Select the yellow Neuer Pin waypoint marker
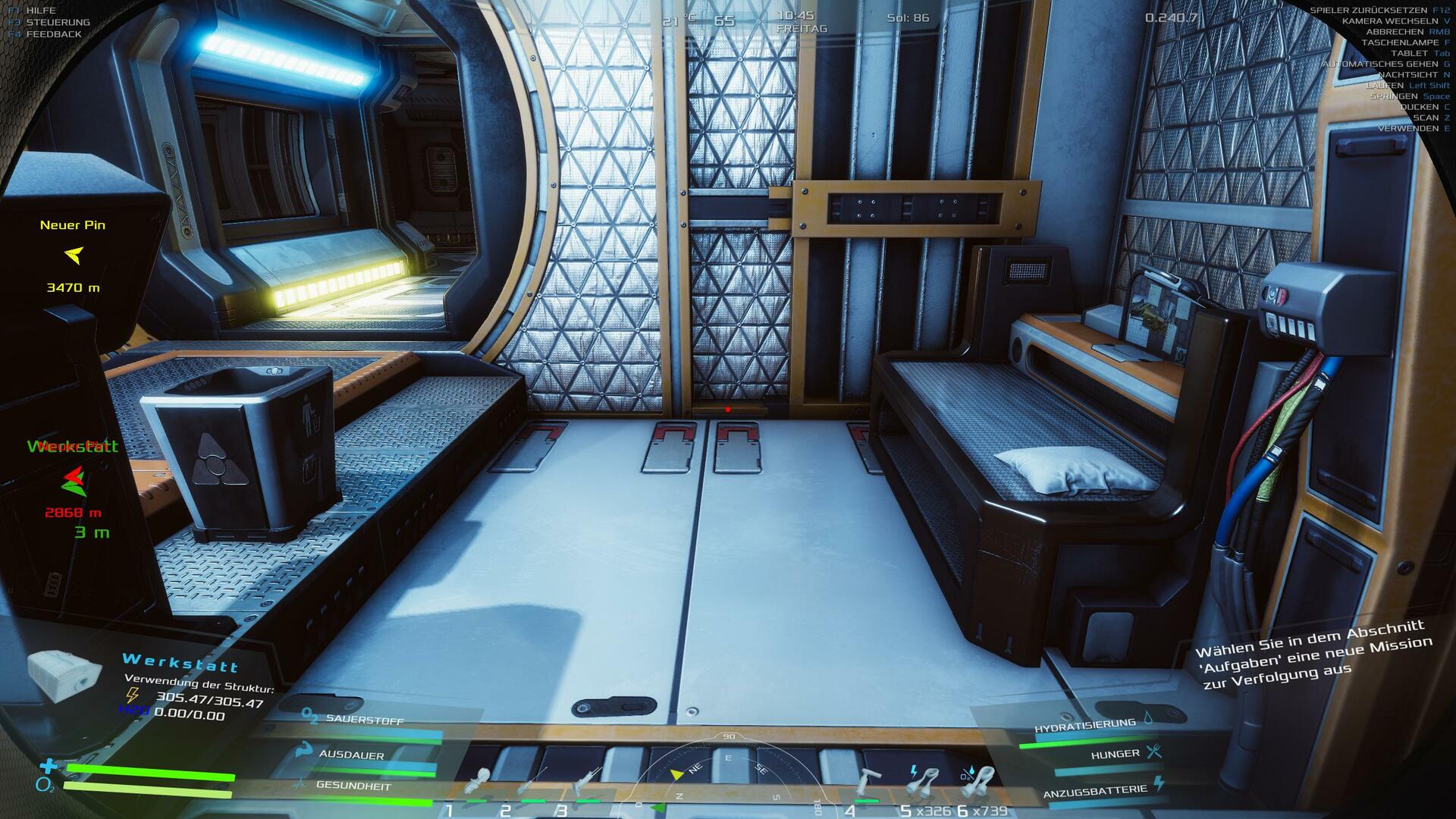Viewport: 1456px width, 819px height. (74, 256)
